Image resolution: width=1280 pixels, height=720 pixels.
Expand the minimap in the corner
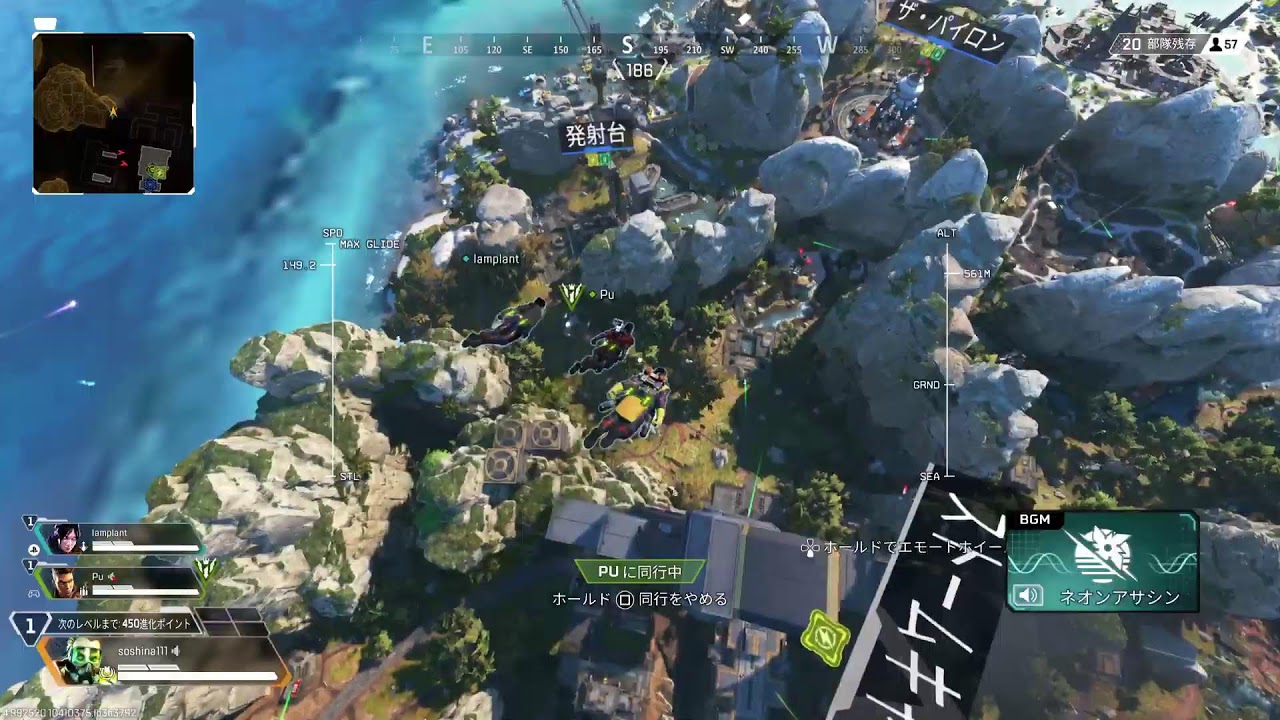point(112,105)
